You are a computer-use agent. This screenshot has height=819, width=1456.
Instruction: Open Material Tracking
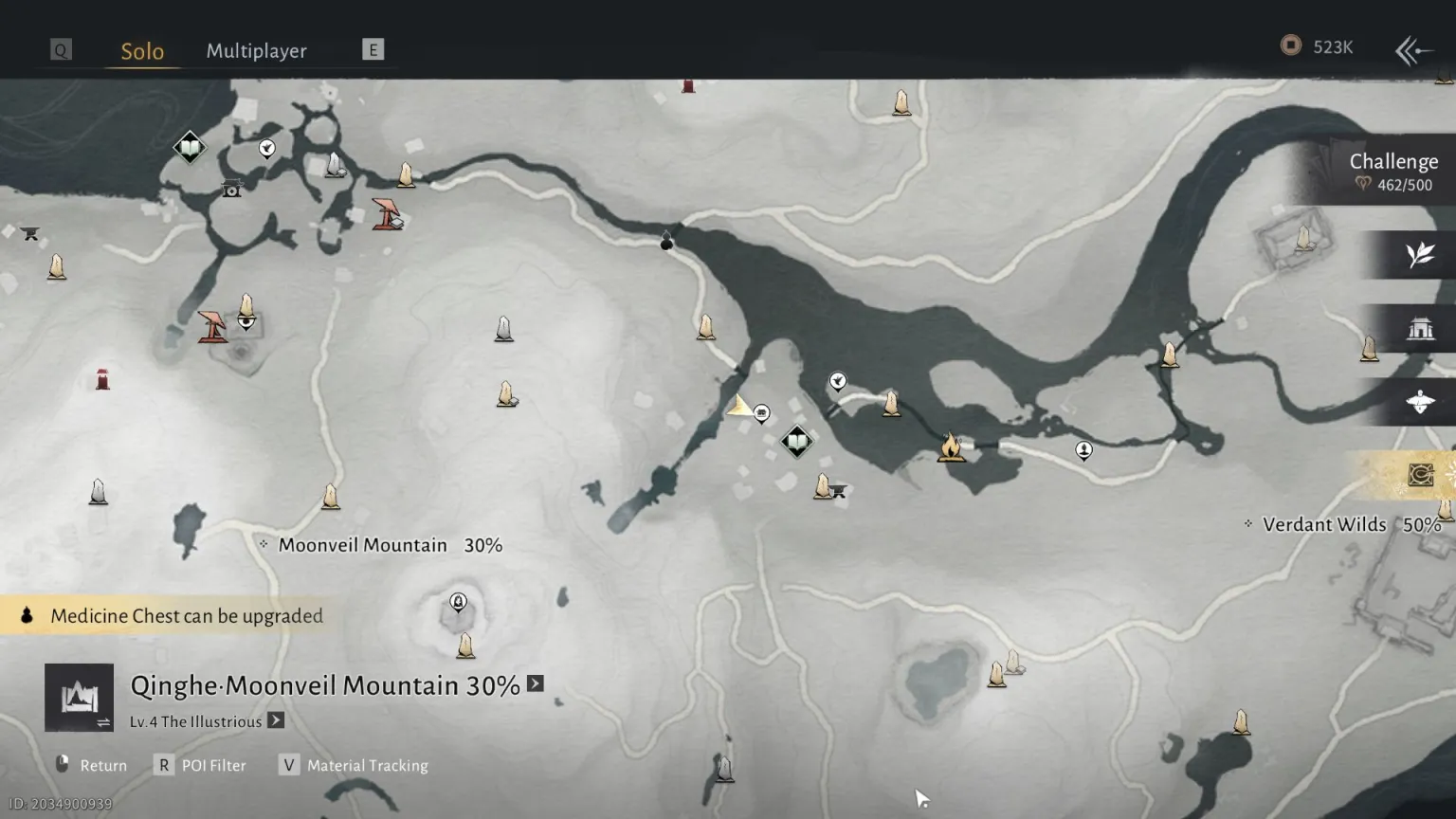(355, 765)
